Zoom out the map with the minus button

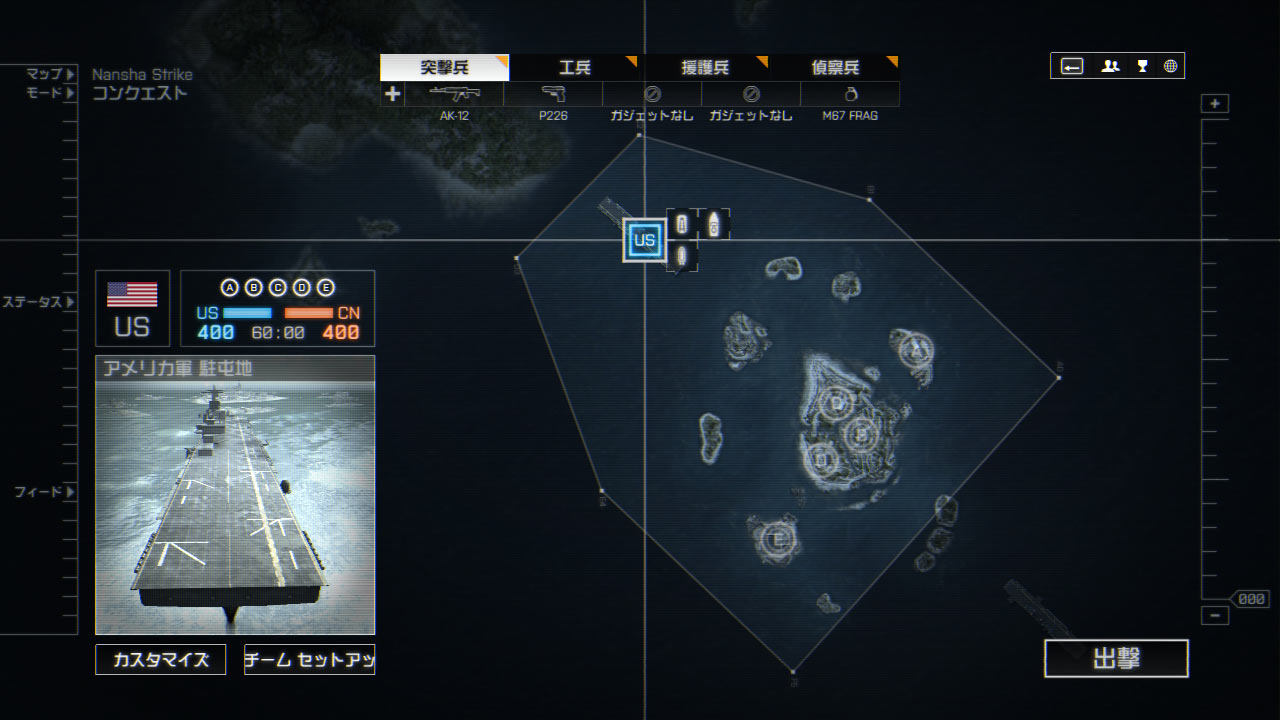click(x=1215, y=616)
